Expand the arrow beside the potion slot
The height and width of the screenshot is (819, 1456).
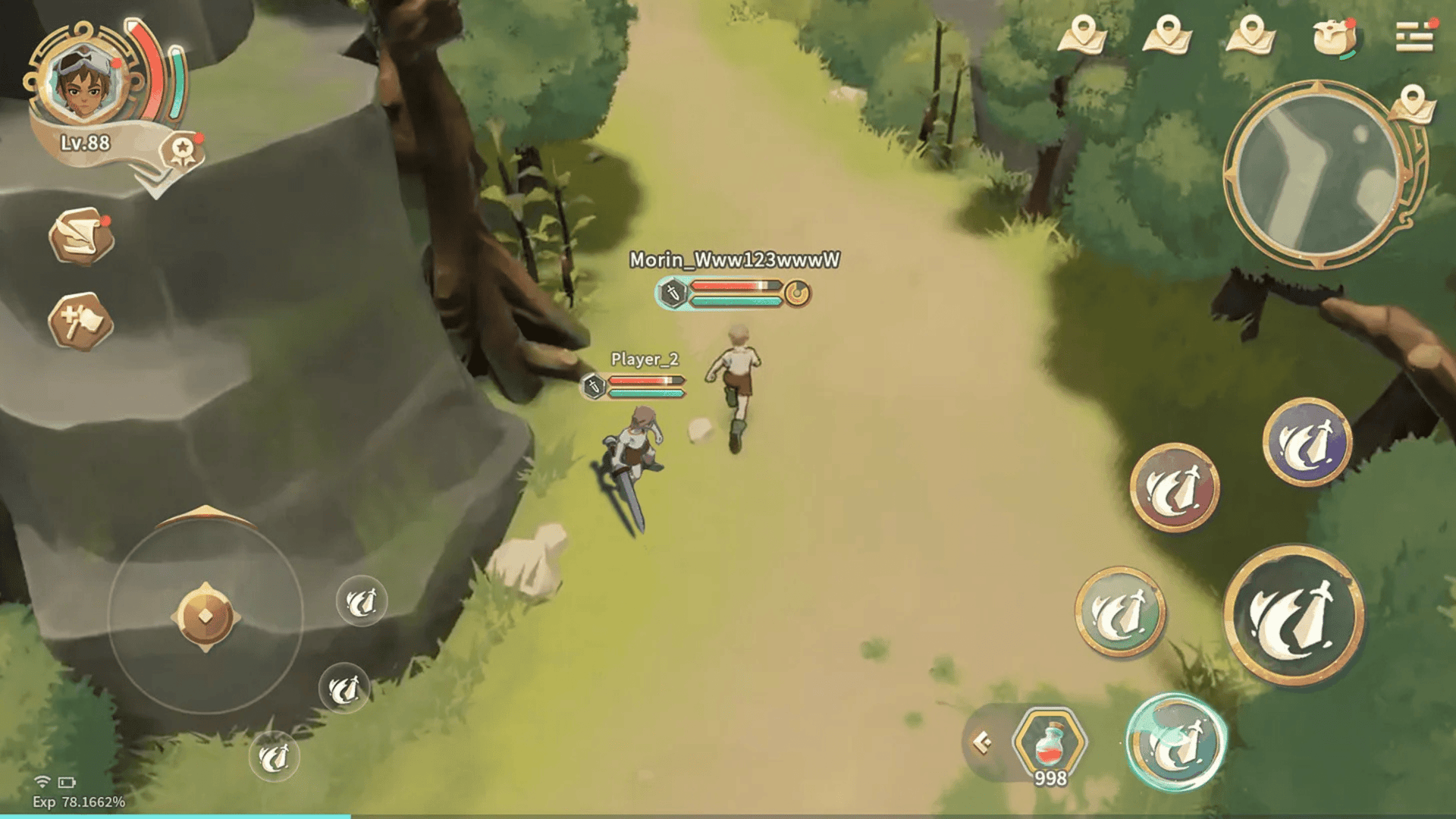click(x=983, y=742)
